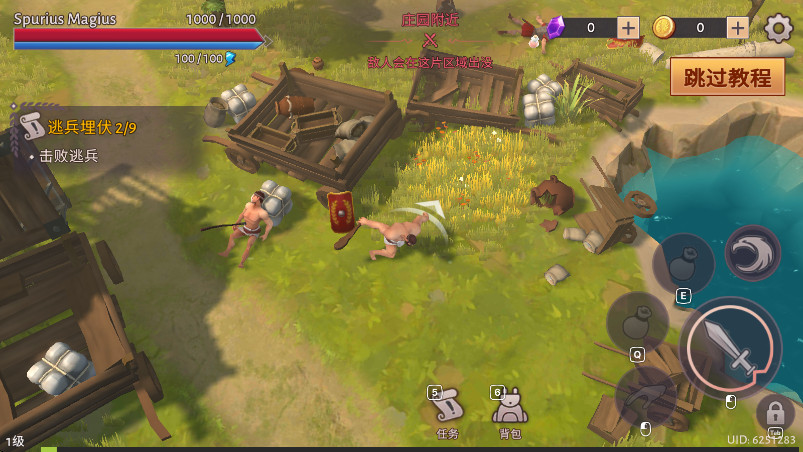Attack with the sword button
The height and width of the screenshot is (452, 803).
[x=731, y=346]
